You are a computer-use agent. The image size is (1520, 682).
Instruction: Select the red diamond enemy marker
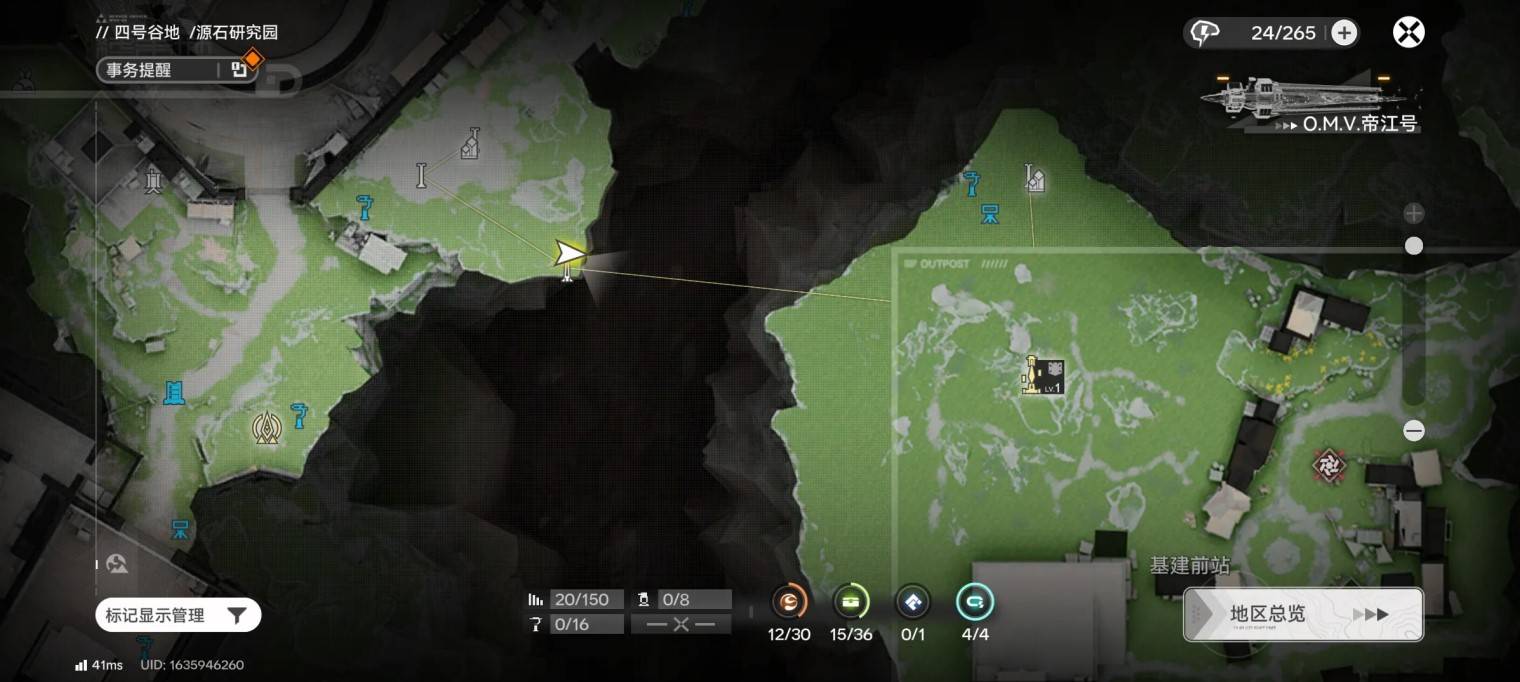[1329, 464]
